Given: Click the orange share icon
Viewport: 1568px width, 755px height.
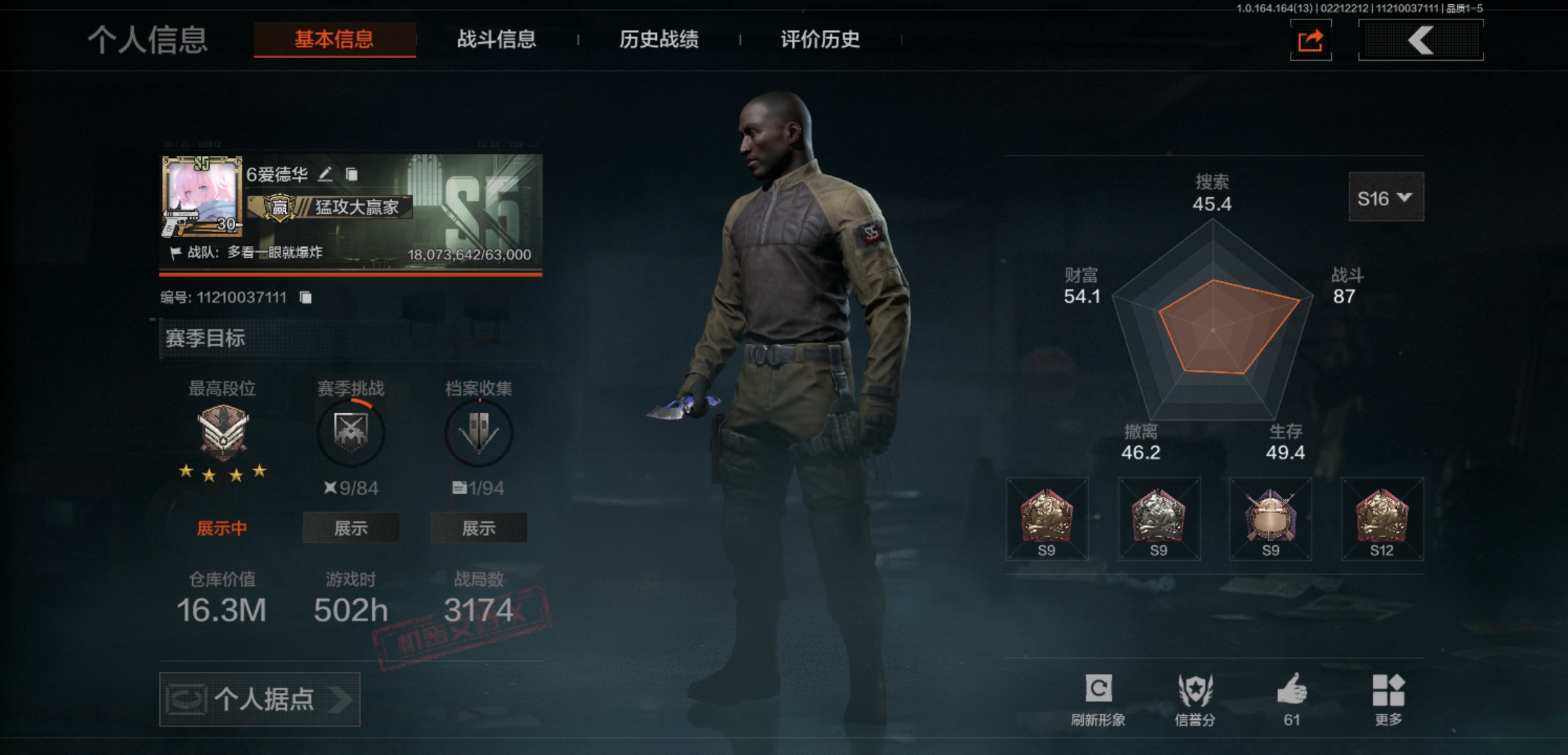Looking at the screenshot, I should click(x=1310, y=41).
